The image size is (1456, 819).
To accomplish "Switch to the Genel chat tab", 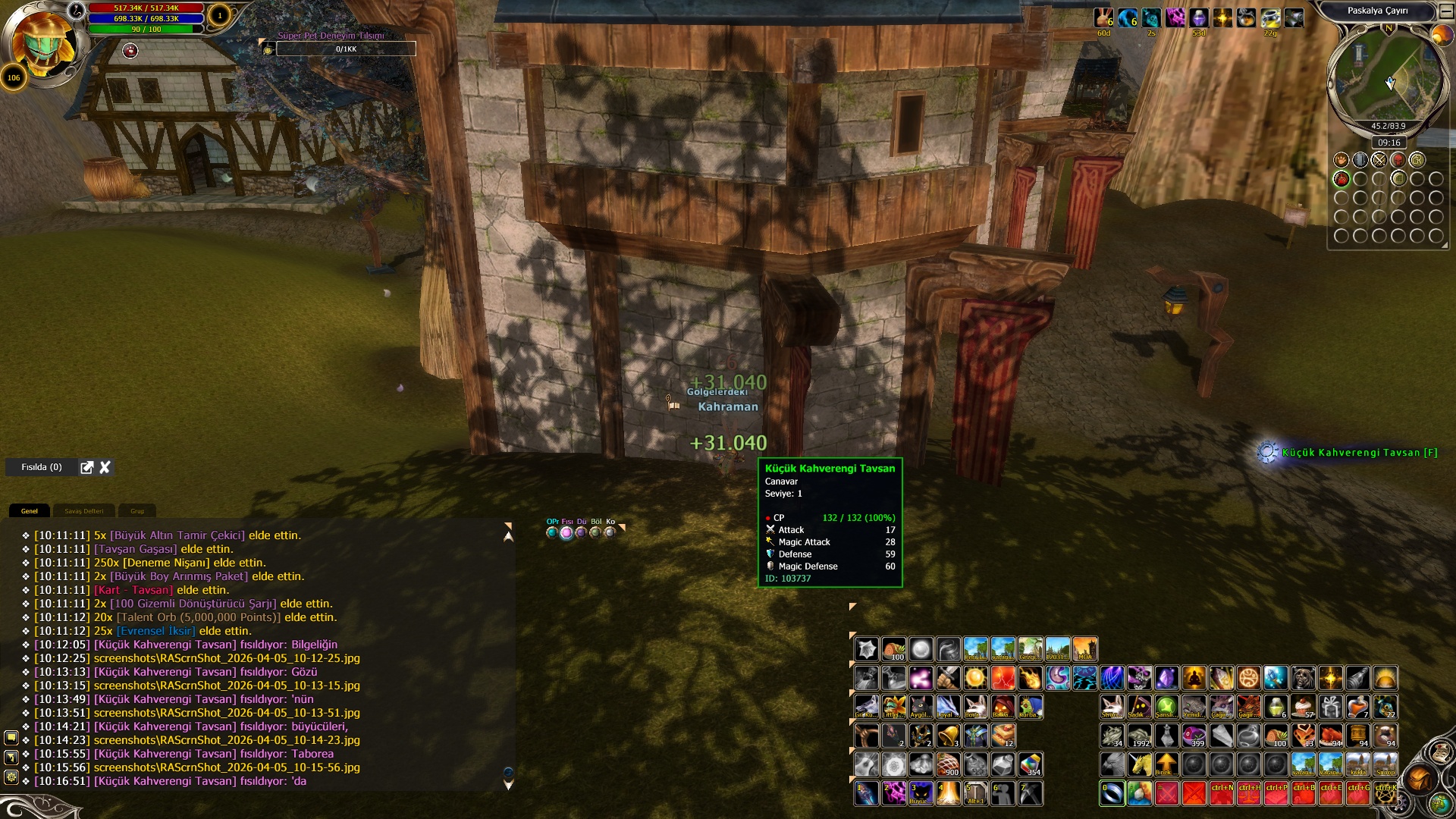I will coord(29,511).
